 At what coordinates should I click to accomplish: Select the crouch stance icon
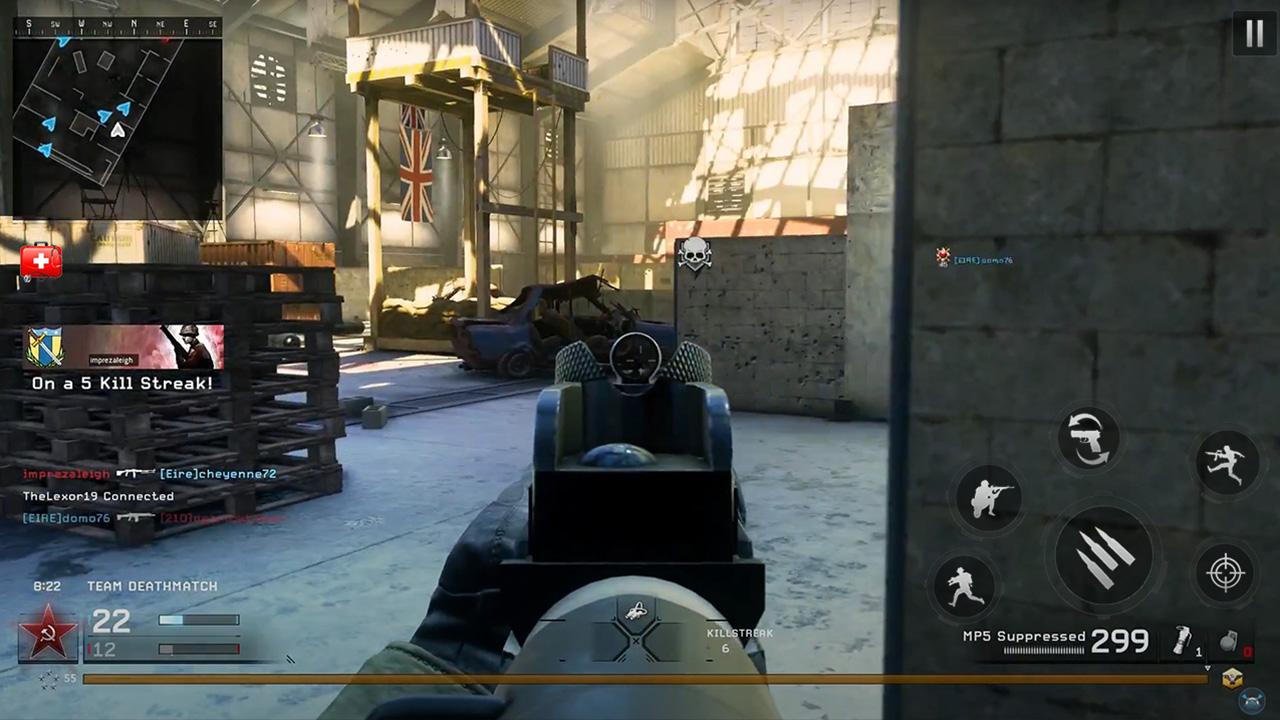[990, 497]
